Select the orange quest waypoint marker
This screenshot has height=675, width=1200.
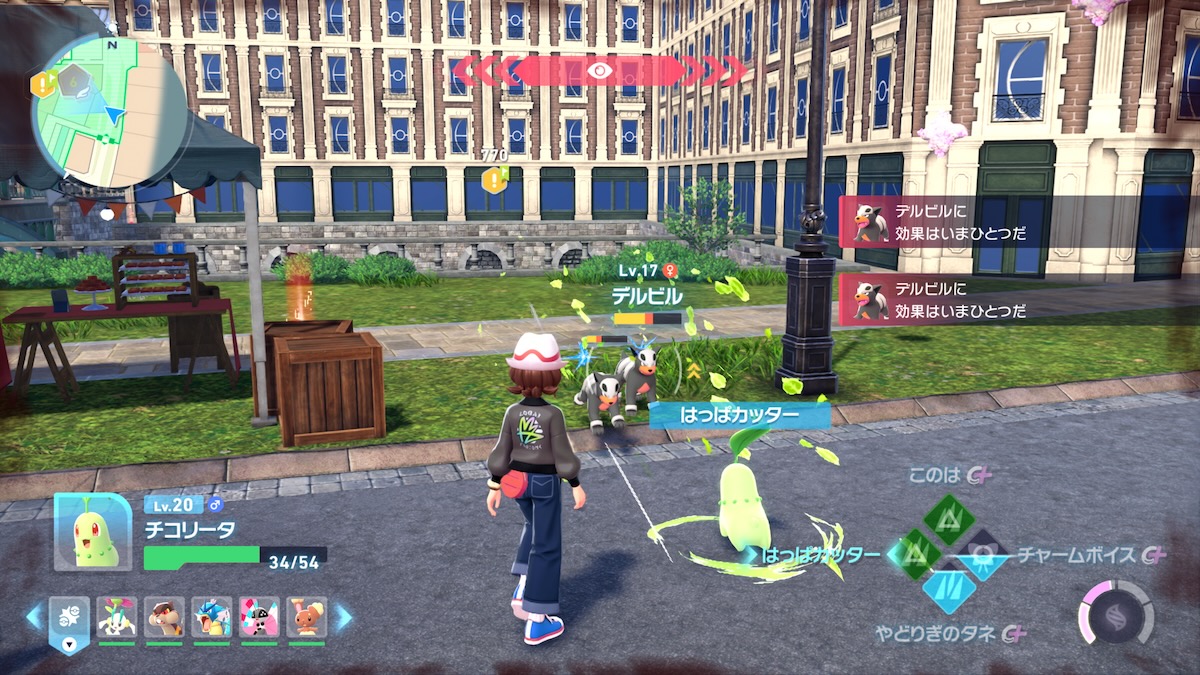pyautogui.click(x=494, y=181)
